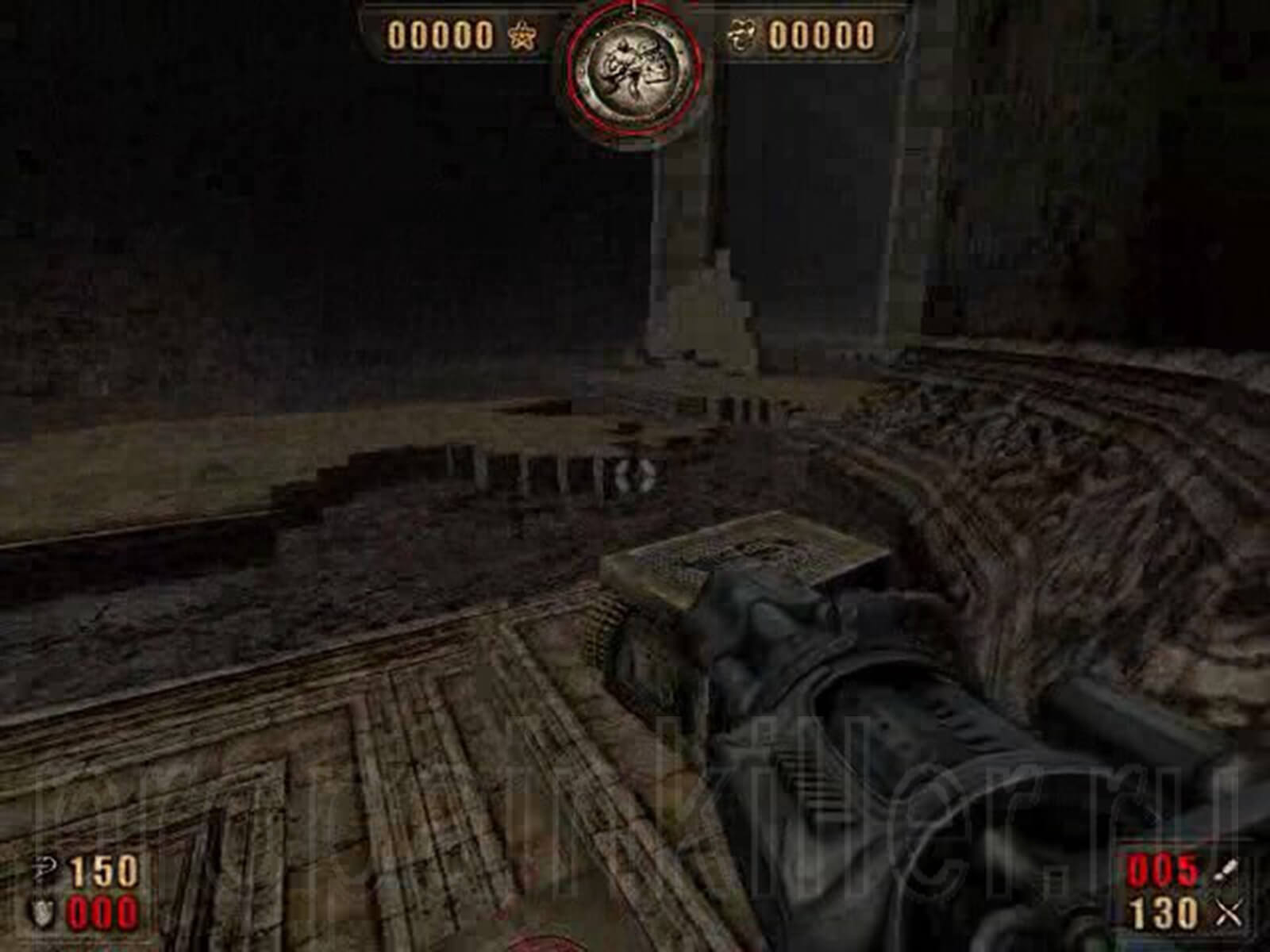Viewport: 1270px width, 952px height.
Task: Select the red ammo count 005
Action: 1161,868
